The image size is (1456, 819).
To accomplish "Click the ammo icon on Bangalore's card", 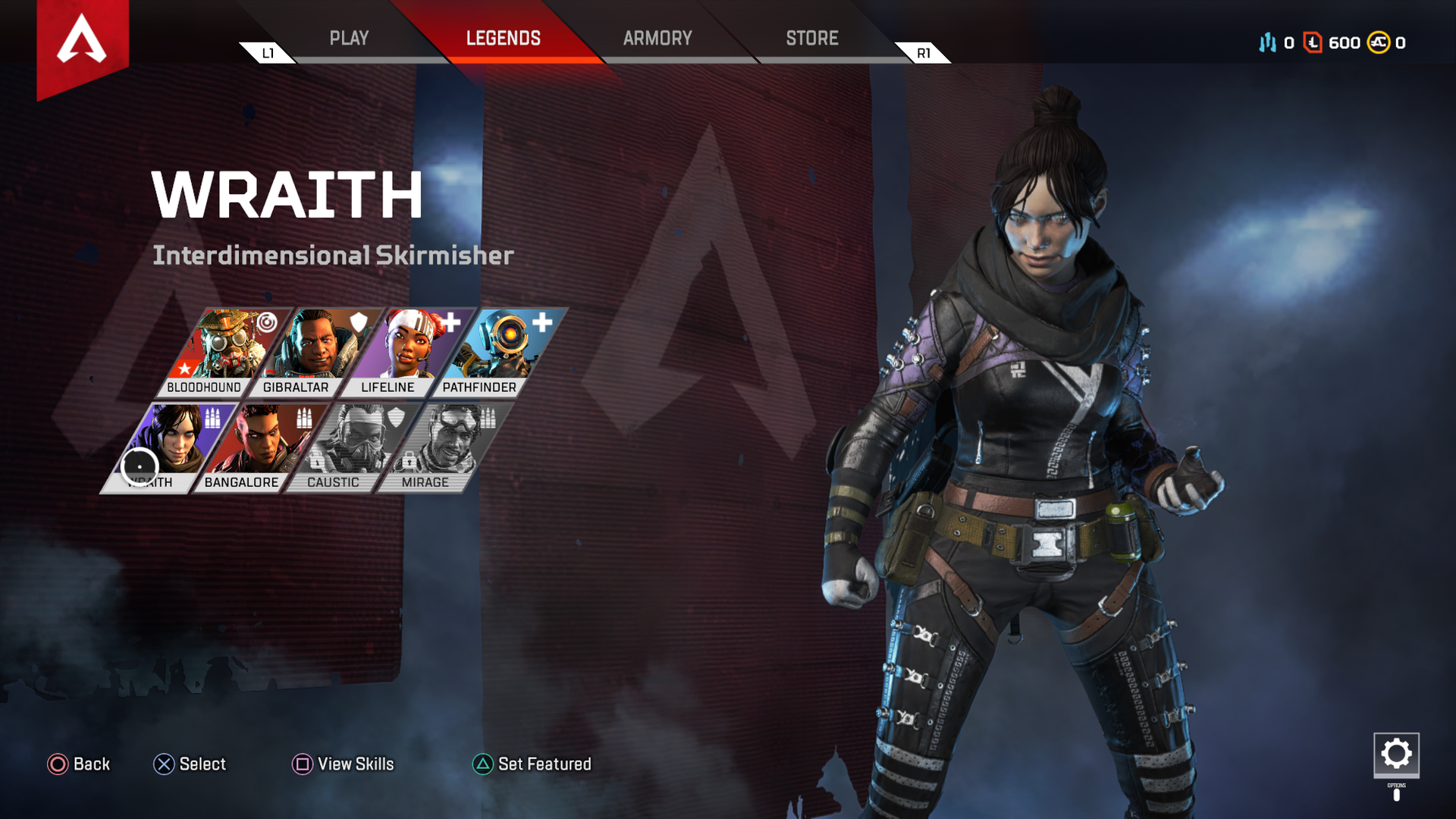I will 304,417.
